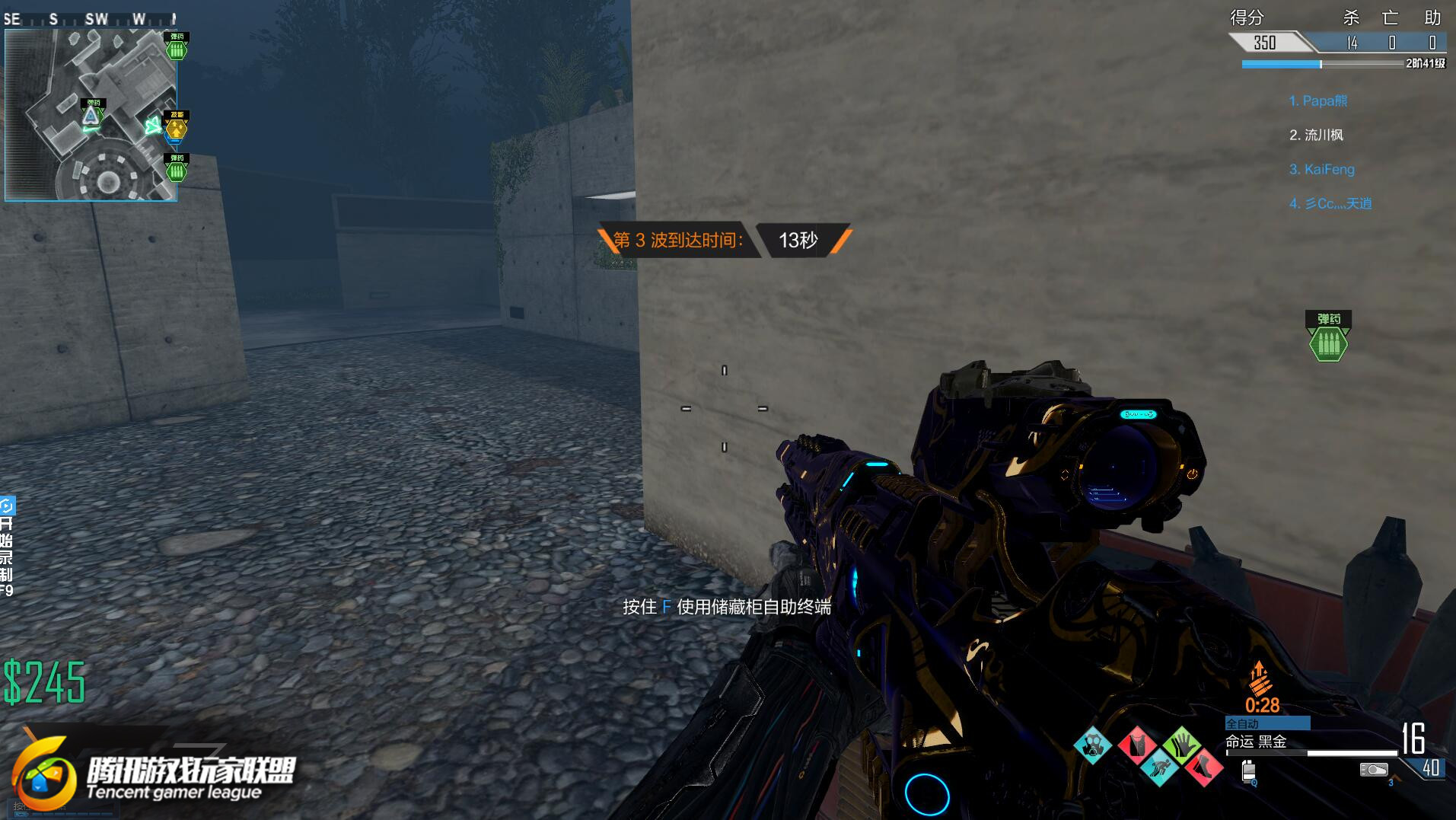Click the Tencent gamer league logo
Image resolution: width=1456 pixels, height=820 pixels.
(152, 775)
